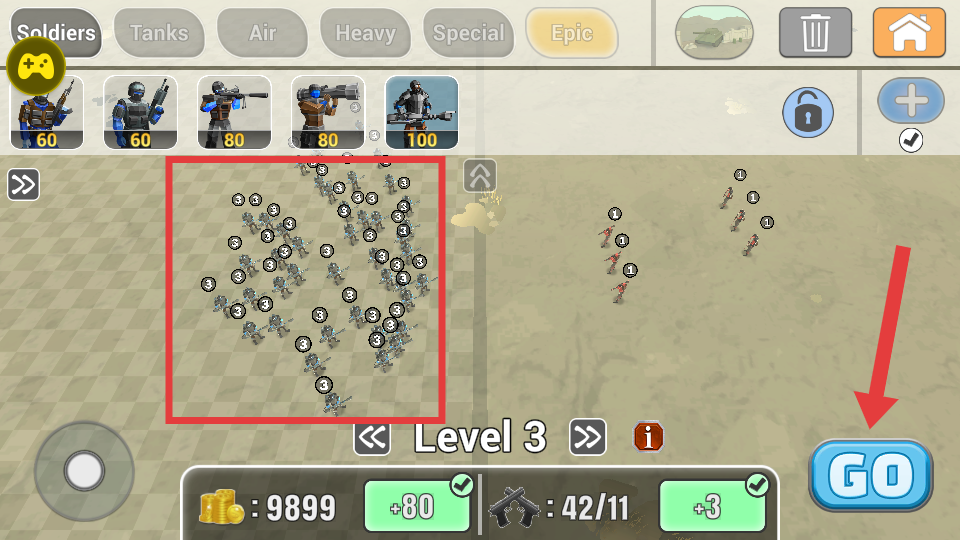
Task: Choose the 100-cost armored soldier unit
Action: (x=421, y=112)
